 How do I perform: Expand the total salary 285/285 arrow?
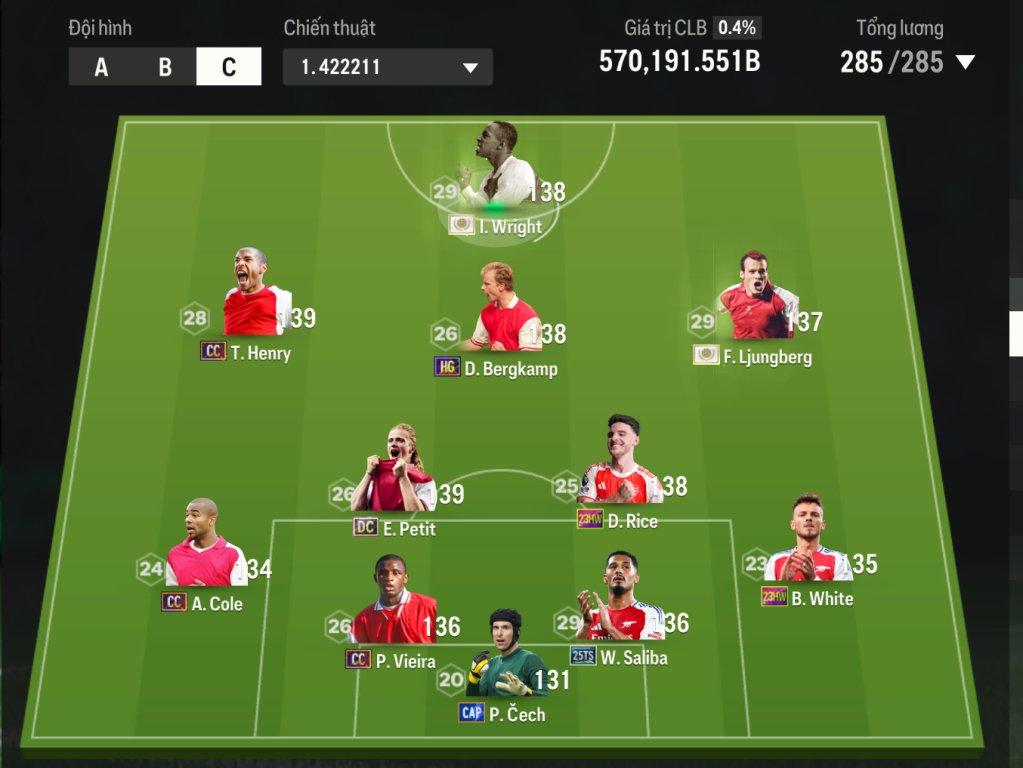965,62
